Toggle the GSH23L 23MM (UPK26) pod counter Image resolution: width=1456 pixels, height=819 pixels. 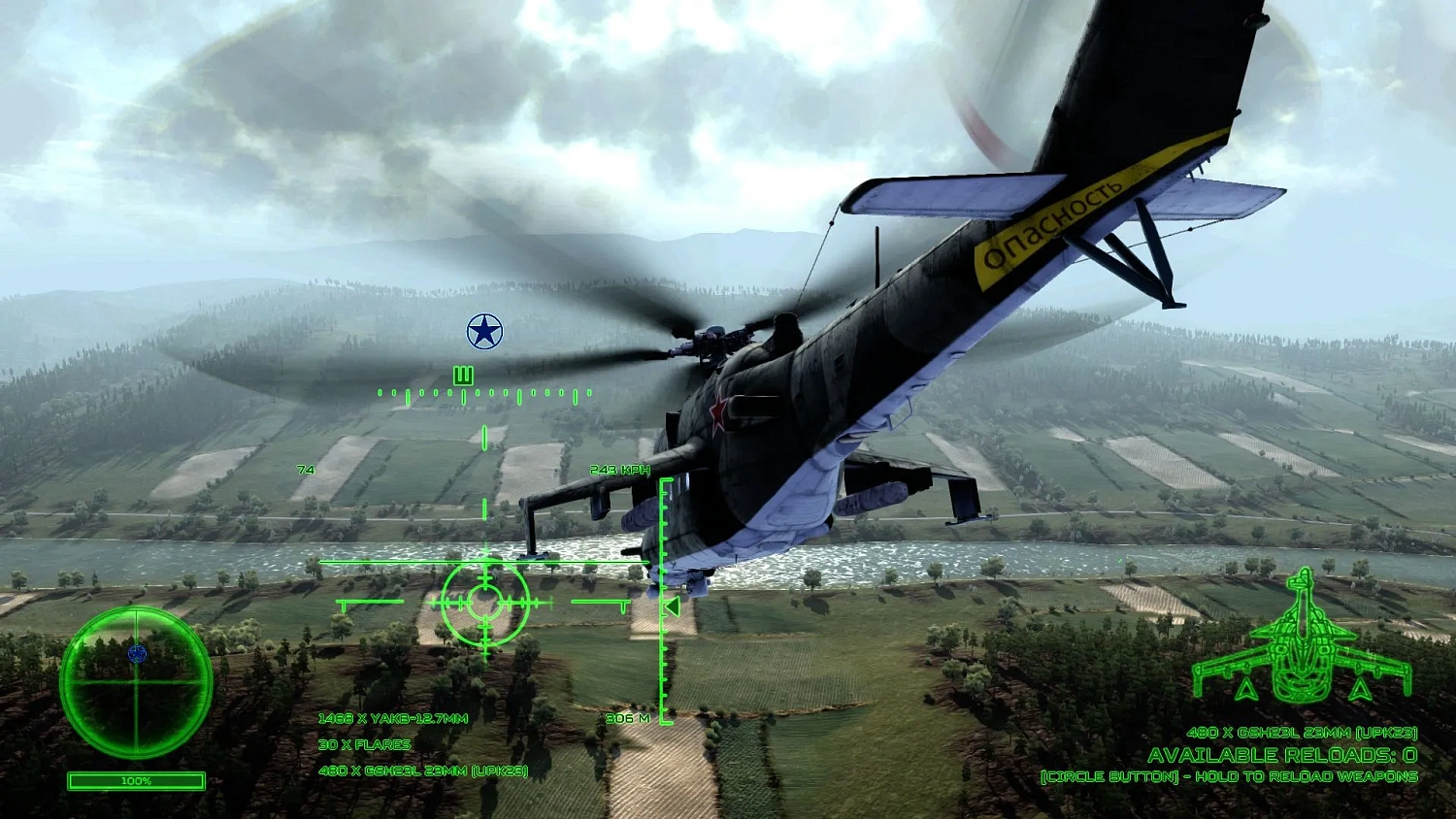421,771
